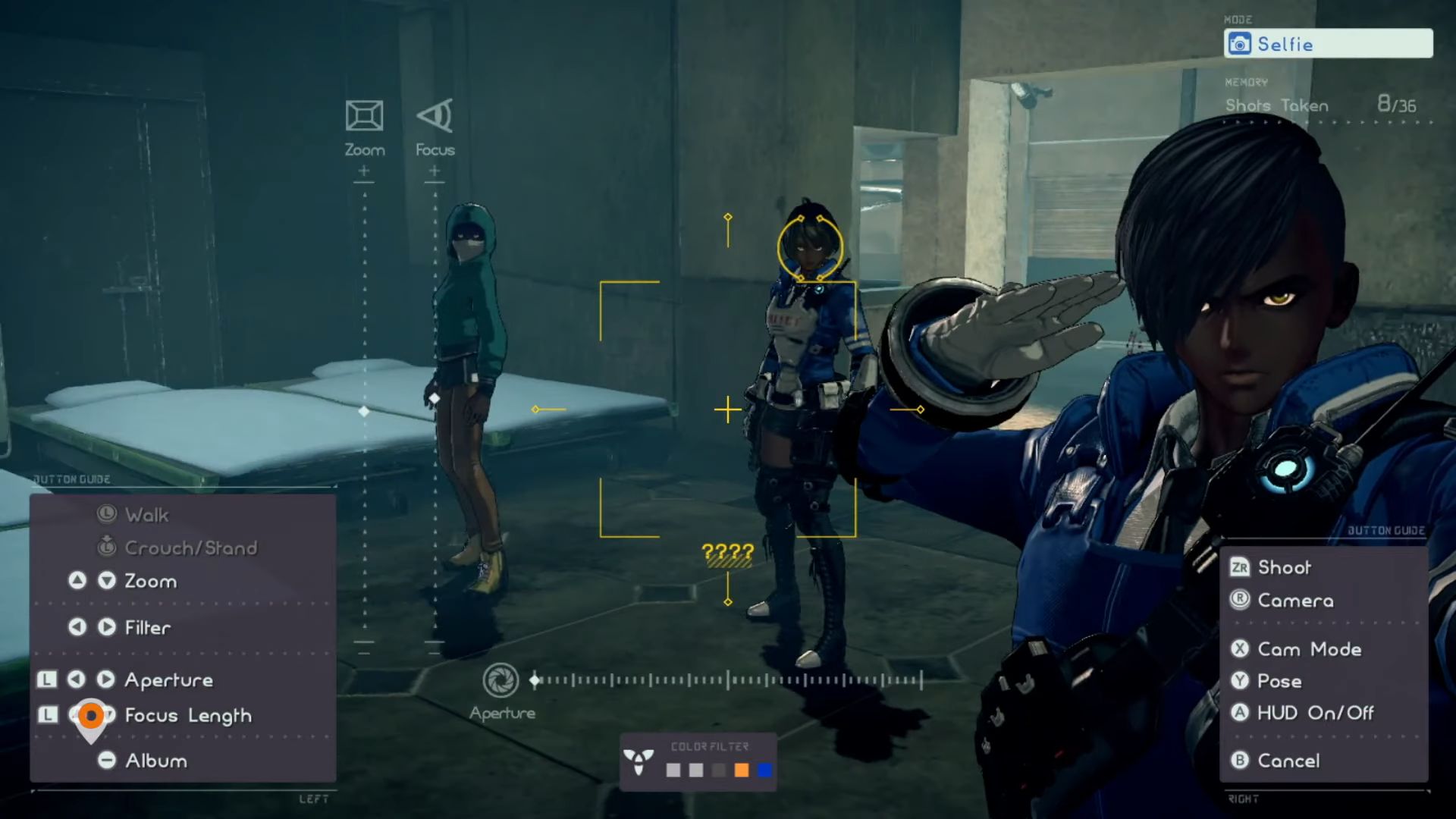Click the Album minus-button icon
Image resolution: width=1456 pixels, height=819 pixels.
click(106, 761)
